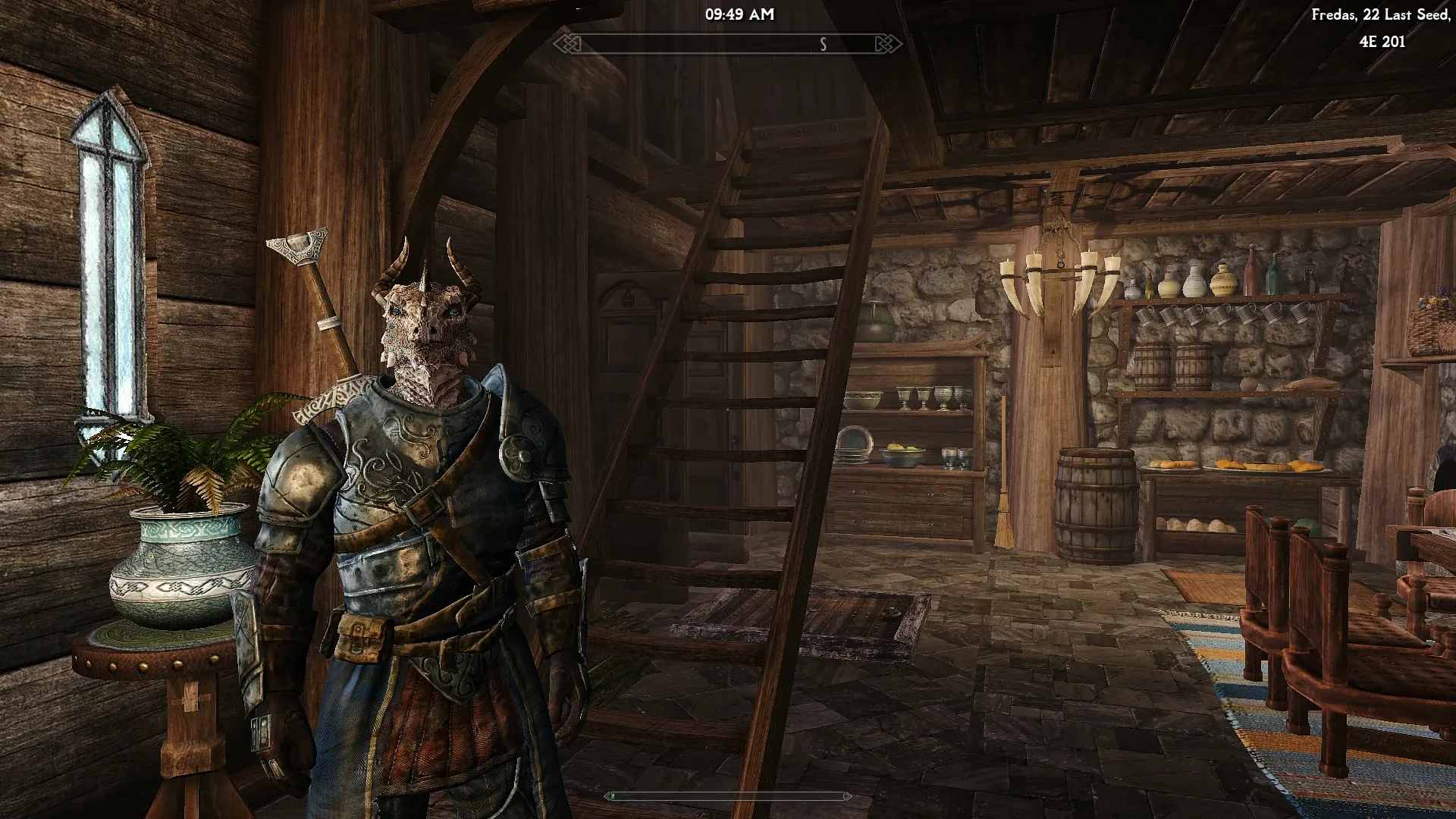
Task: Click the stamina bar at screen bottom
Action: [728, 797]
